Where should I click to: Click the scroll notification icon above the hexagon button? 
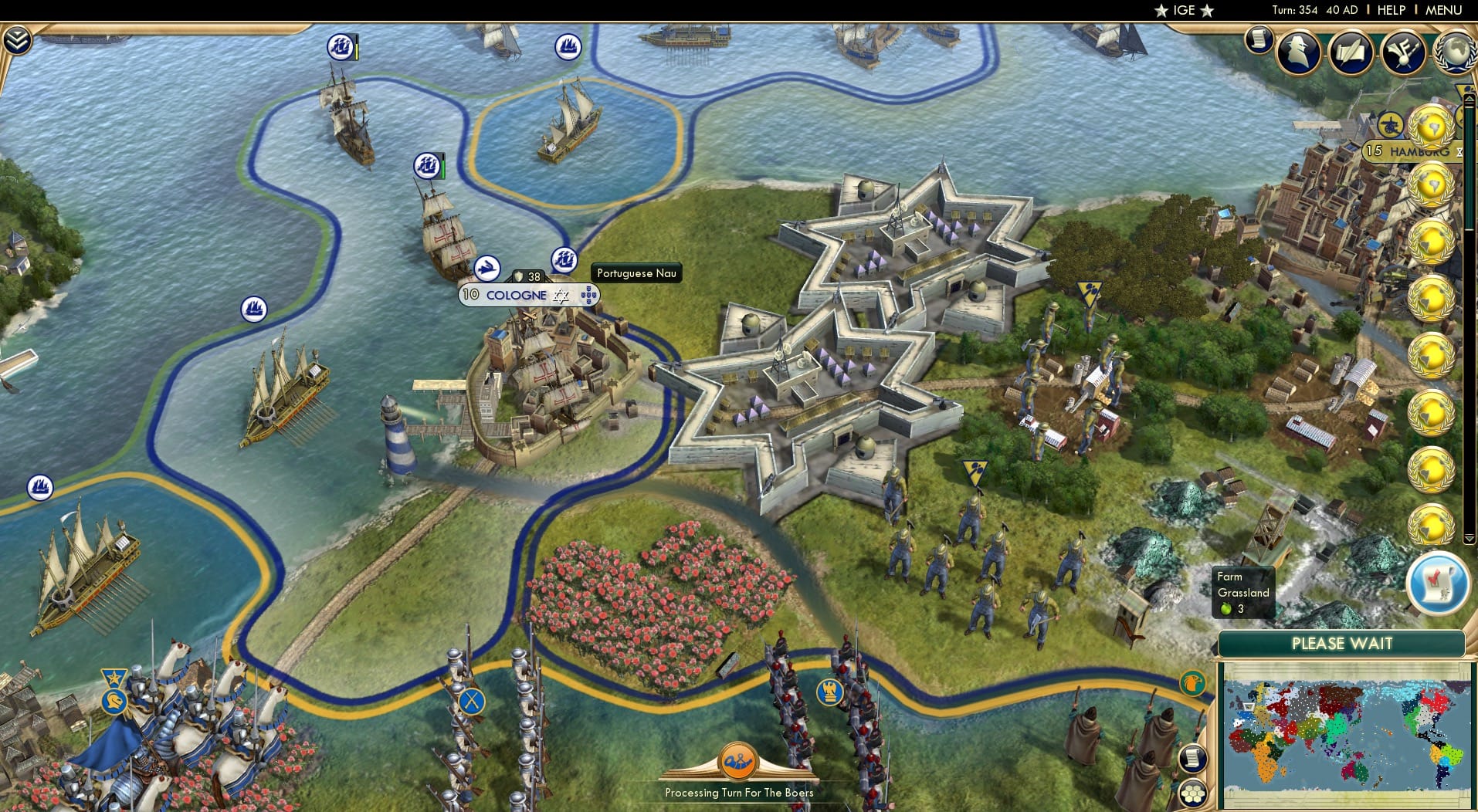[1195, 758]
